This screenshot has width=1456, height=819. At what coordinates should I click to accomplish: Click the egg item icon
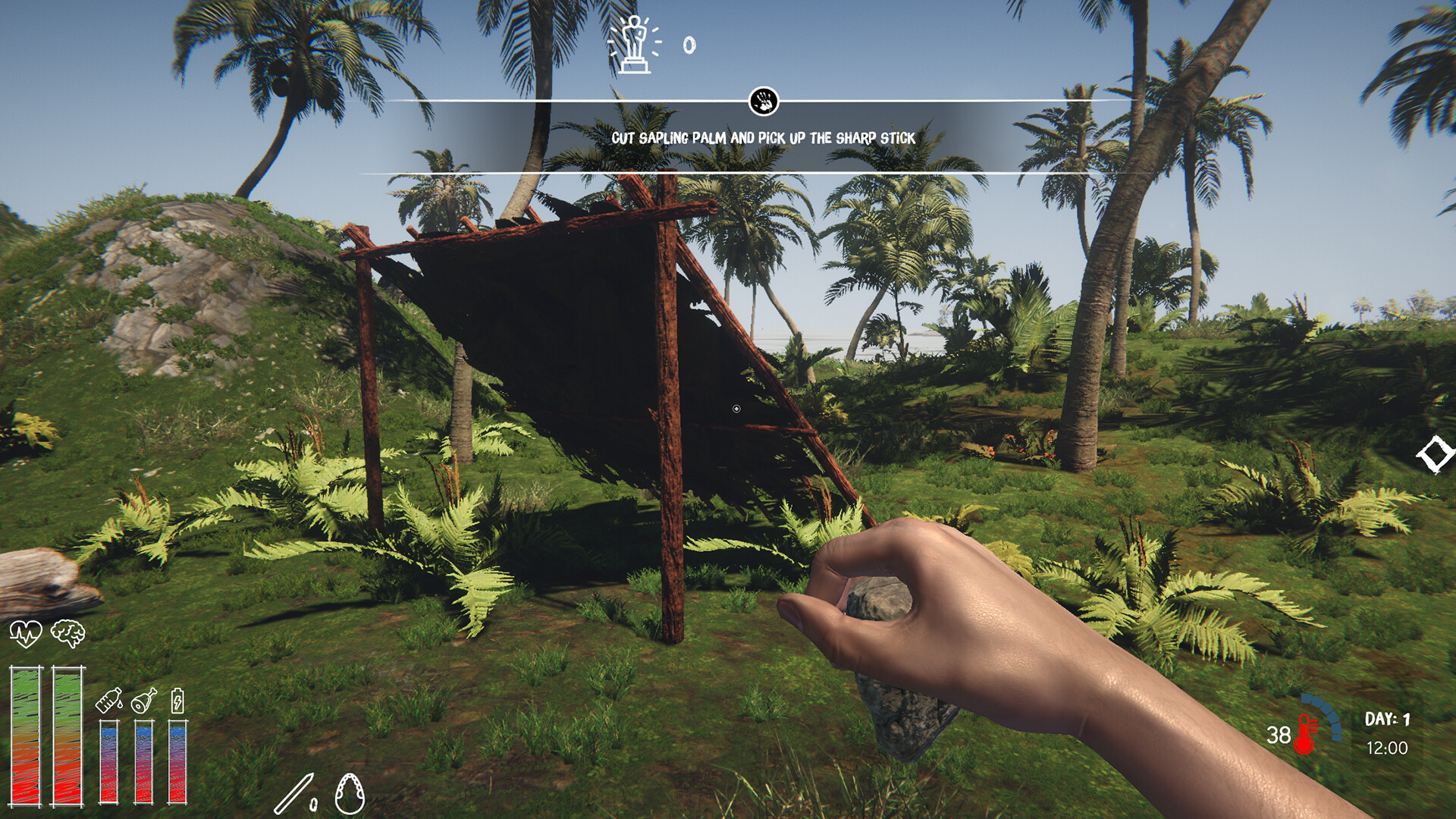(x=349, y=794)
